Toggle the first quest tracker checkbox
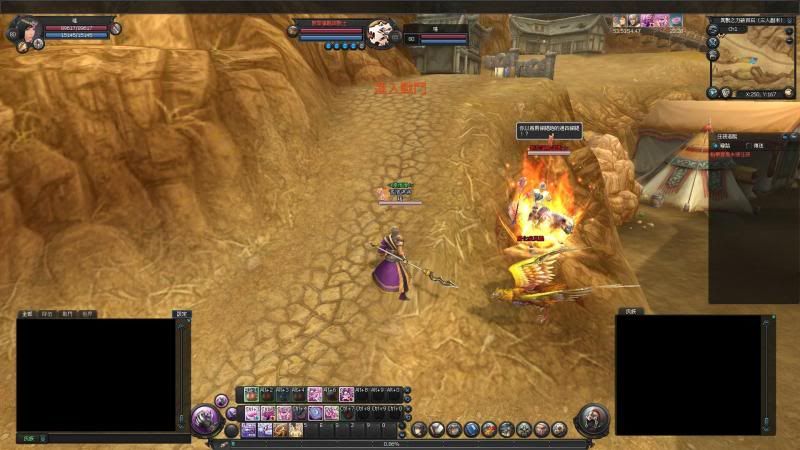The height and width of the screenshot is (450, 800). click(x=714, y=145)
